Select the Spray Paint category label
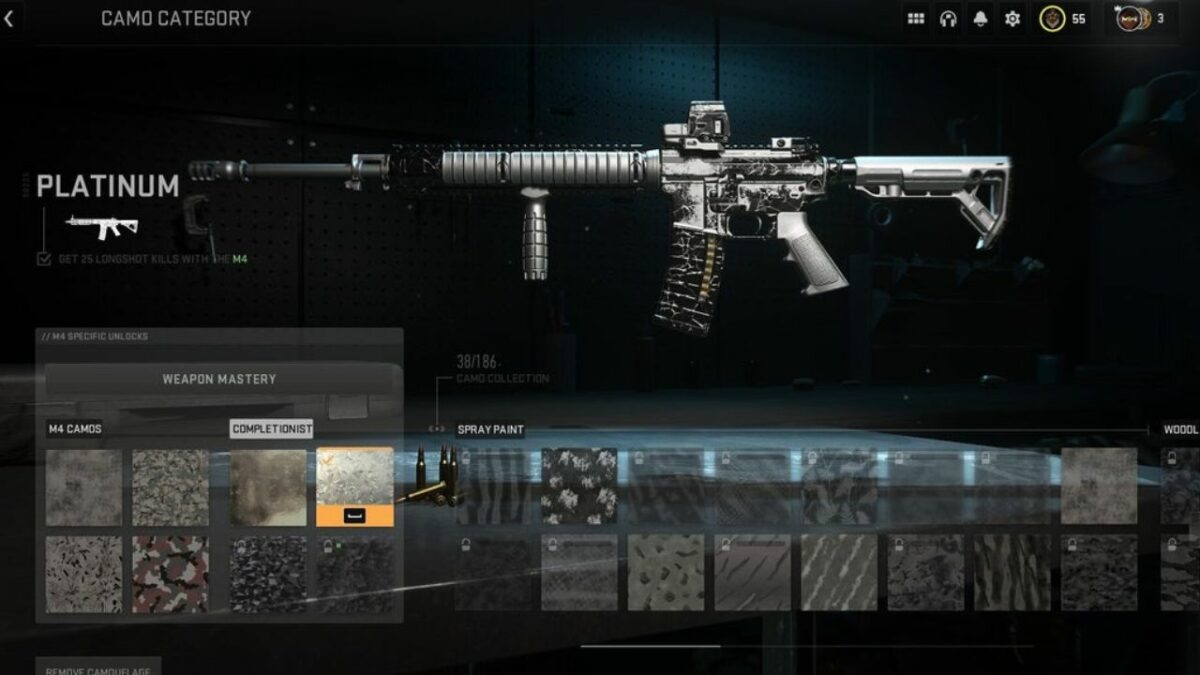Image resolution: width=1200 pixels, height=675 pixels. (490, 430)
